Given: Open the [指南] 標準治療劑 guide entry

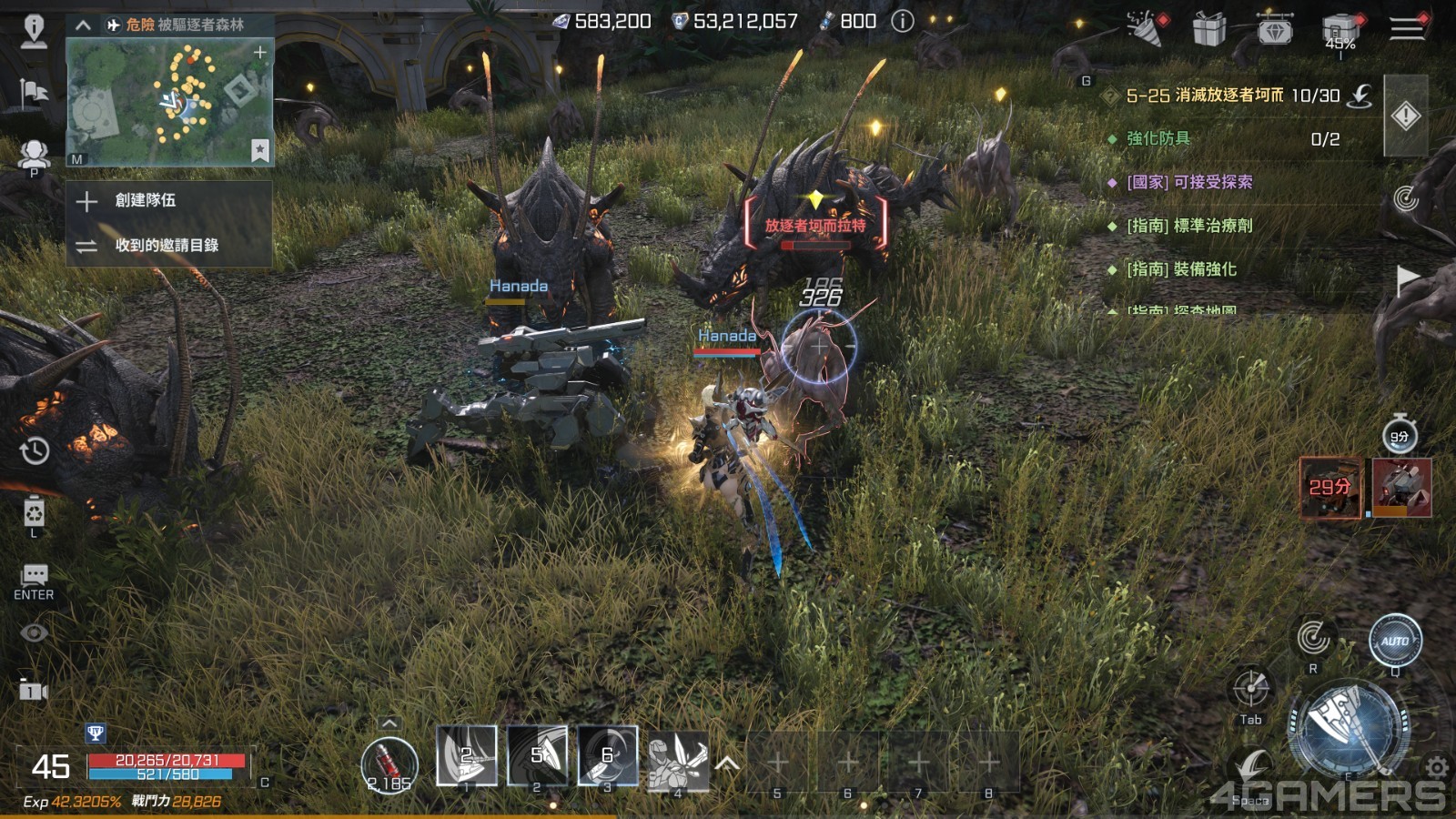Looking at the screenshot, I should click(1189, 226).
